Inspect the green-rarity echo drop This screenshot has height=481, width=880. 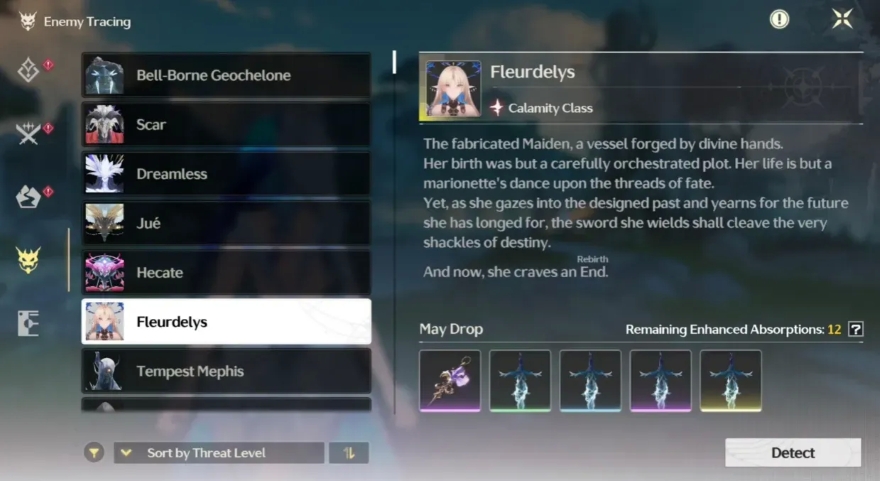click(520, 380)
